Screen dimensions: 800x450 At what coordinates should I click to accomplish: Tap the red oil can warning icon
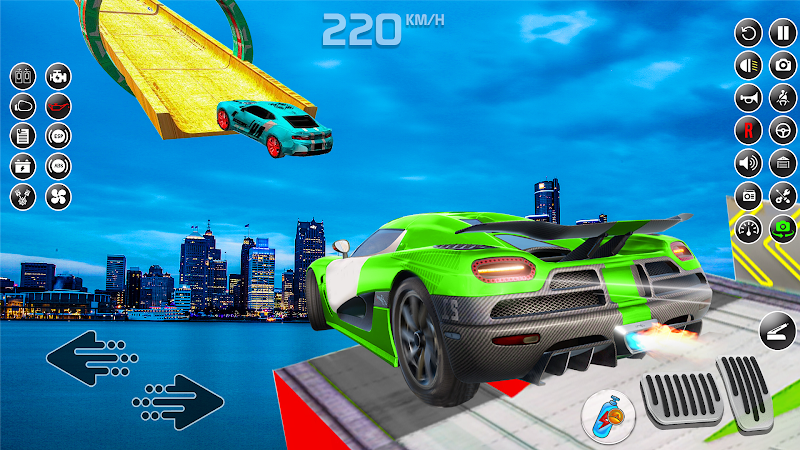[58, 106]
